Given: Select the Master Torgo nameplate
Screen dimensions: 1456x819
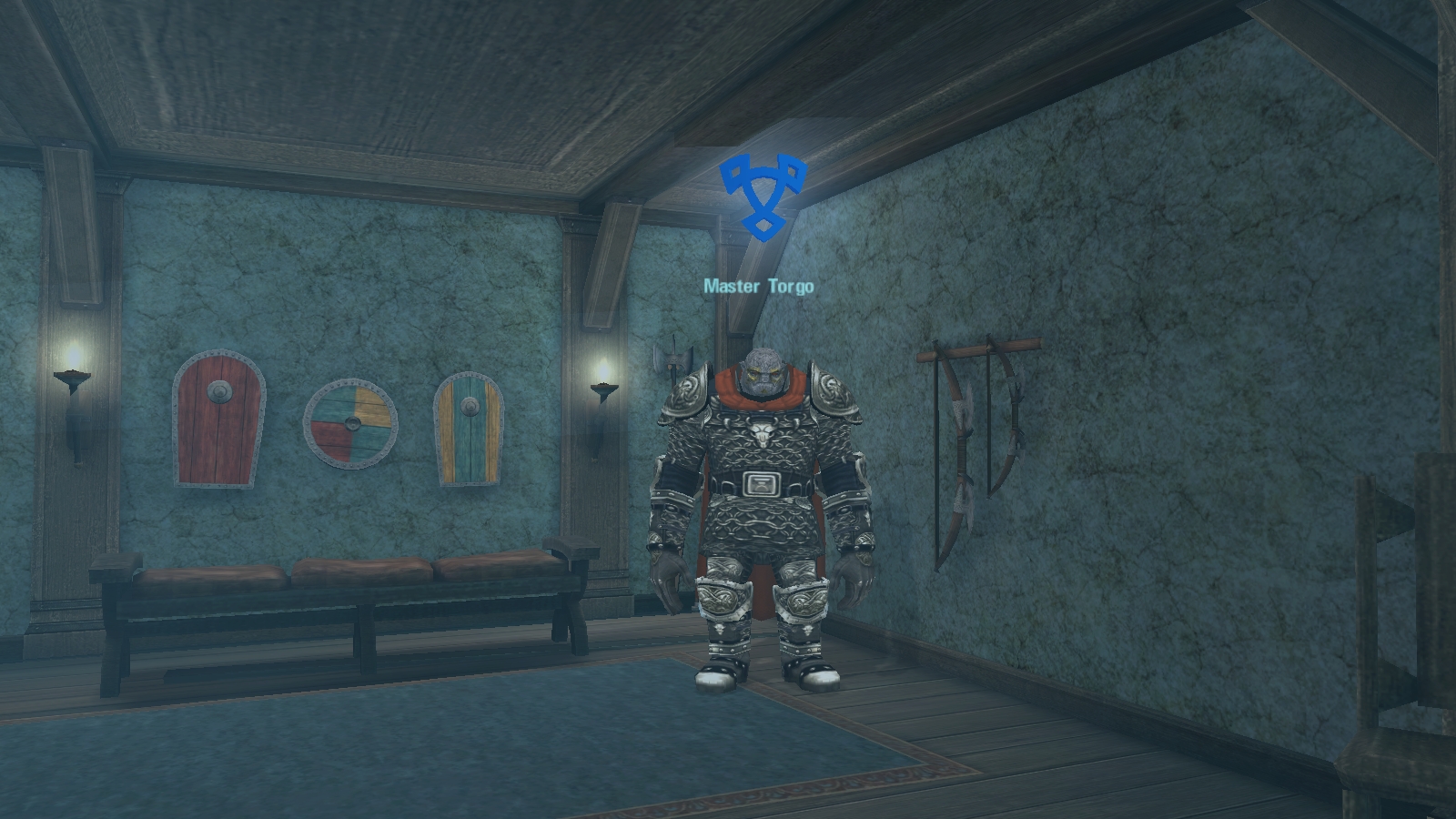Looking at the screenshot, I should pyautogui.click(x=758, y=287).
